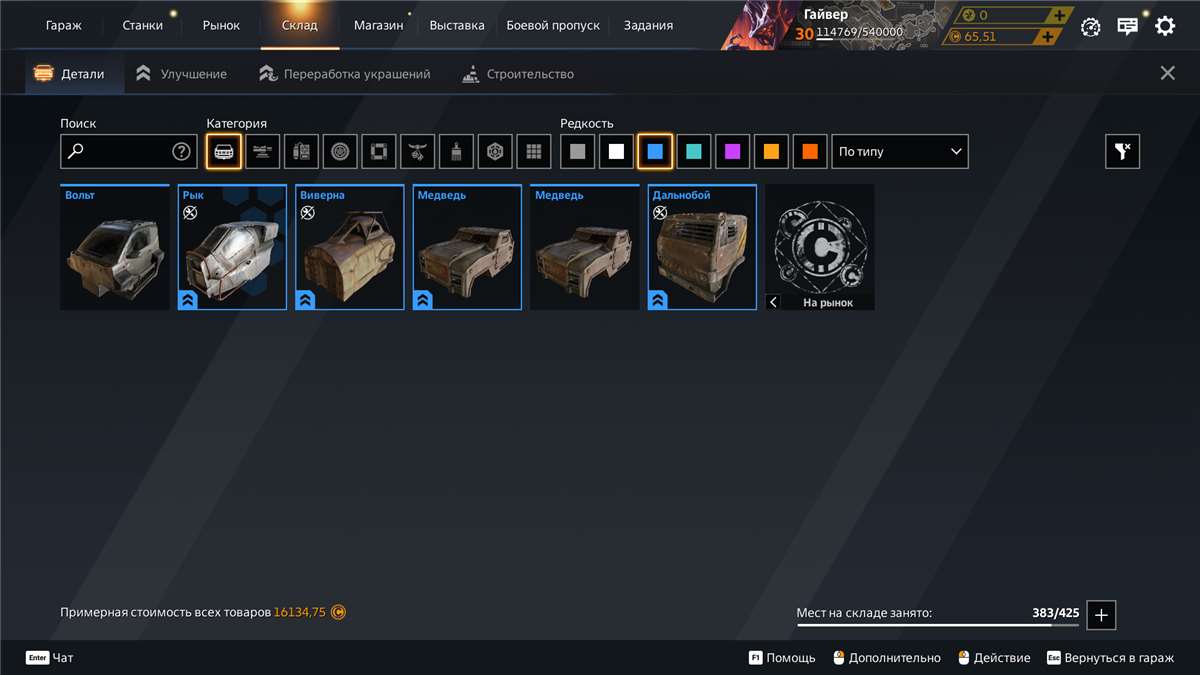
Task: Open the По типу sorting dropdown
Action: coord(900,152)
